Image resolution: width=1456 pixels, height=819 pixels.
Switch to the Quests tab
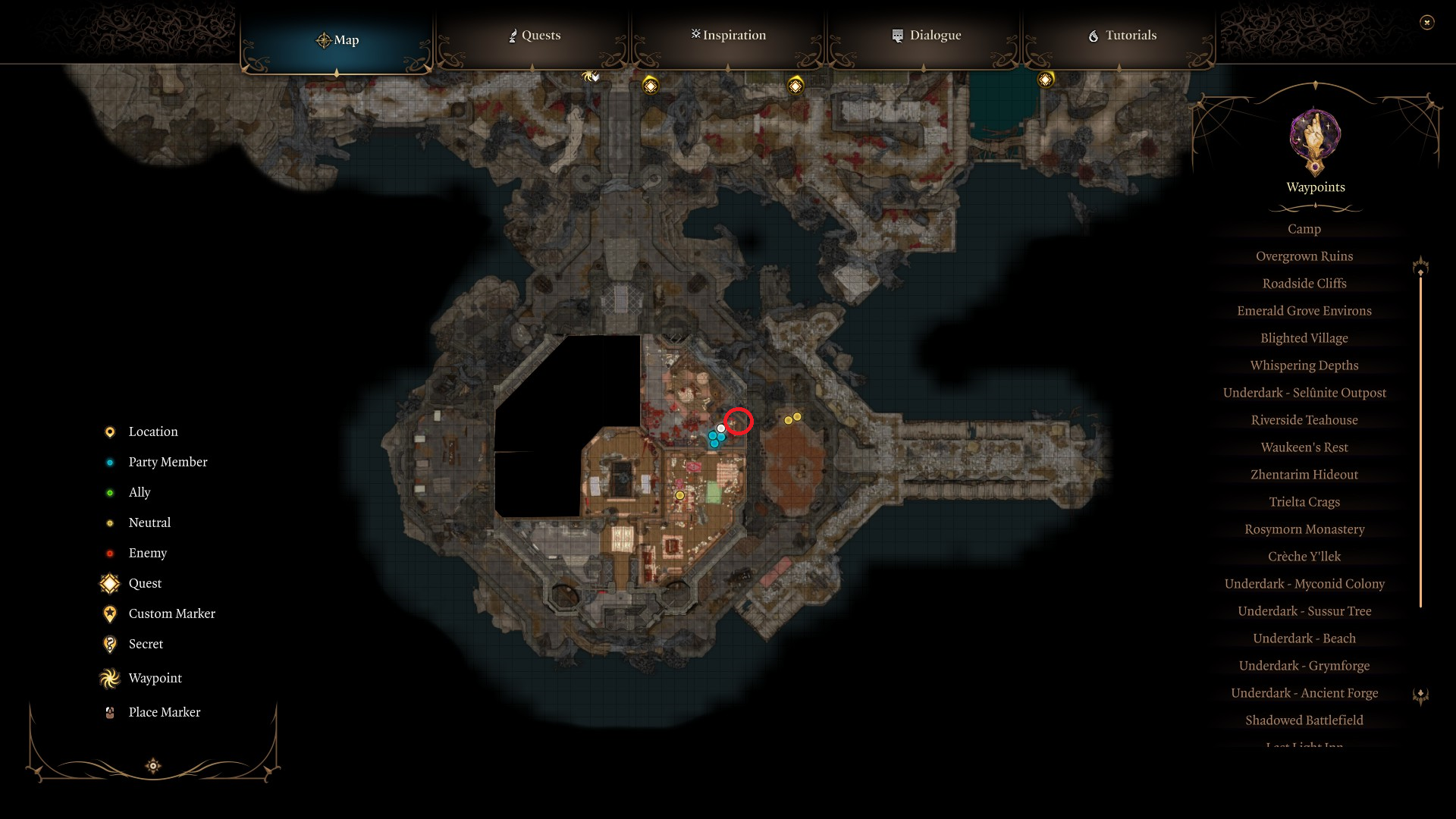click(x=534, y=35)
